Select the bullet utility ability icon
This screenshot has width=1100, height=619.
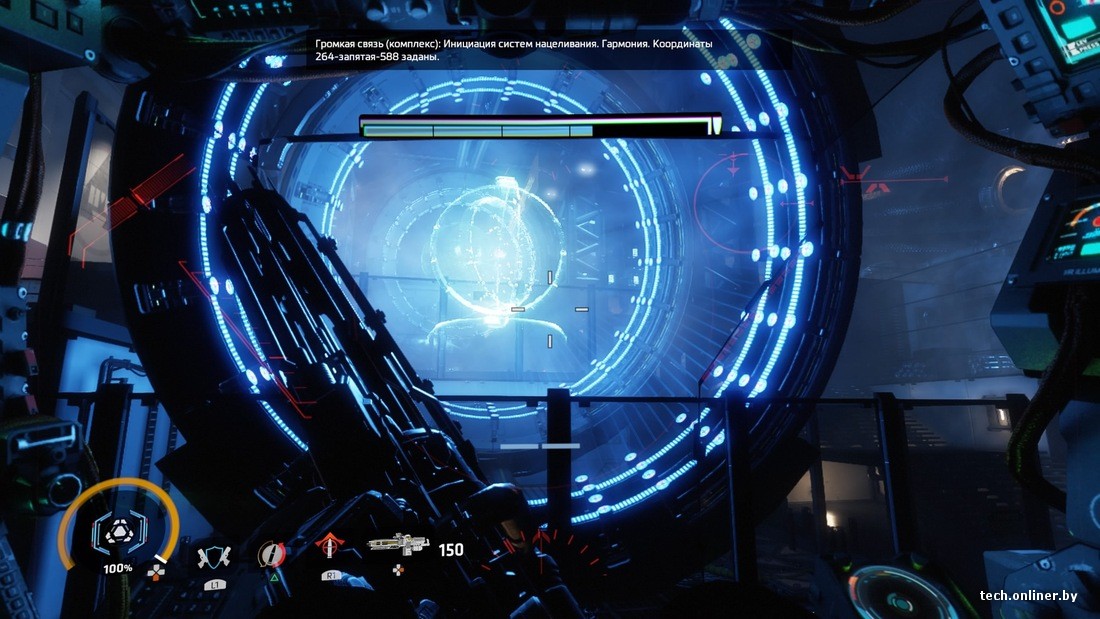271,553
